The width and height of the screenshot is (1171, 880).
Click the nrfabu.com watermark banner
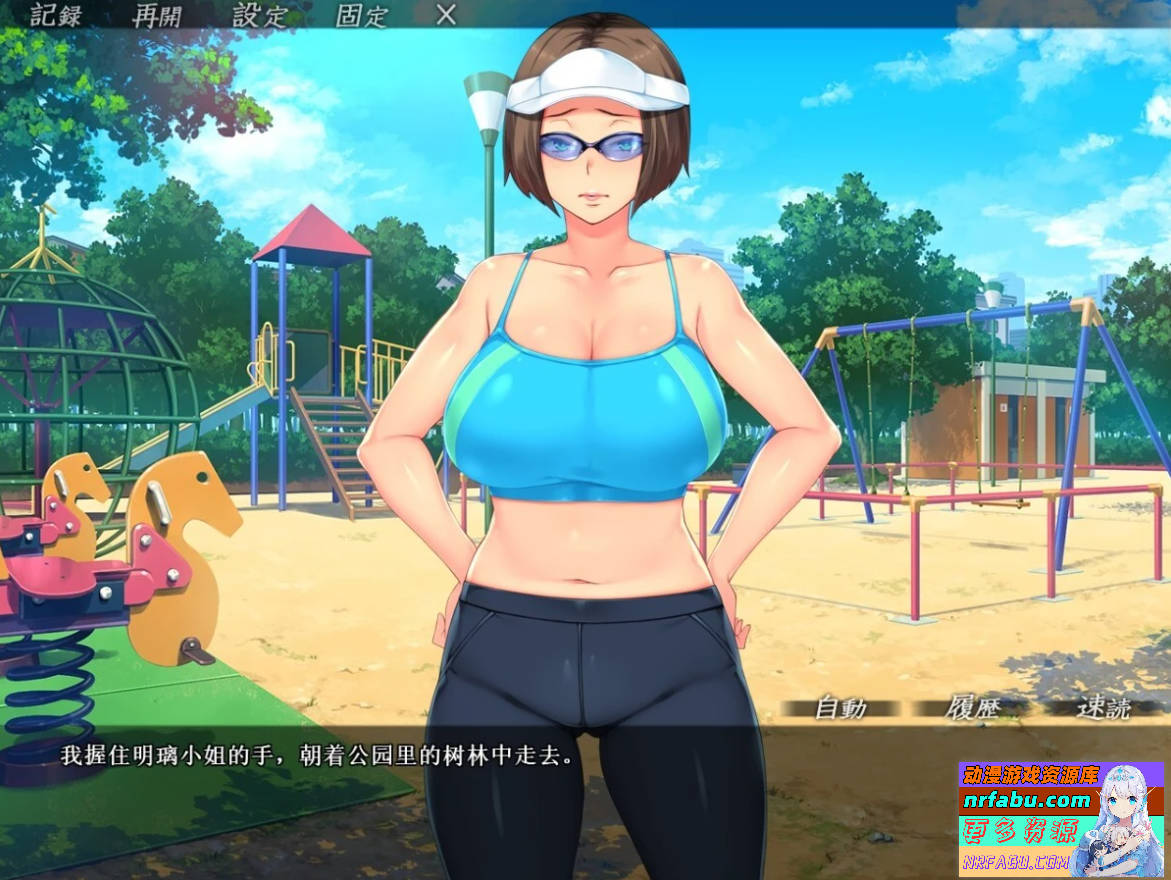tap(1026, 800)
